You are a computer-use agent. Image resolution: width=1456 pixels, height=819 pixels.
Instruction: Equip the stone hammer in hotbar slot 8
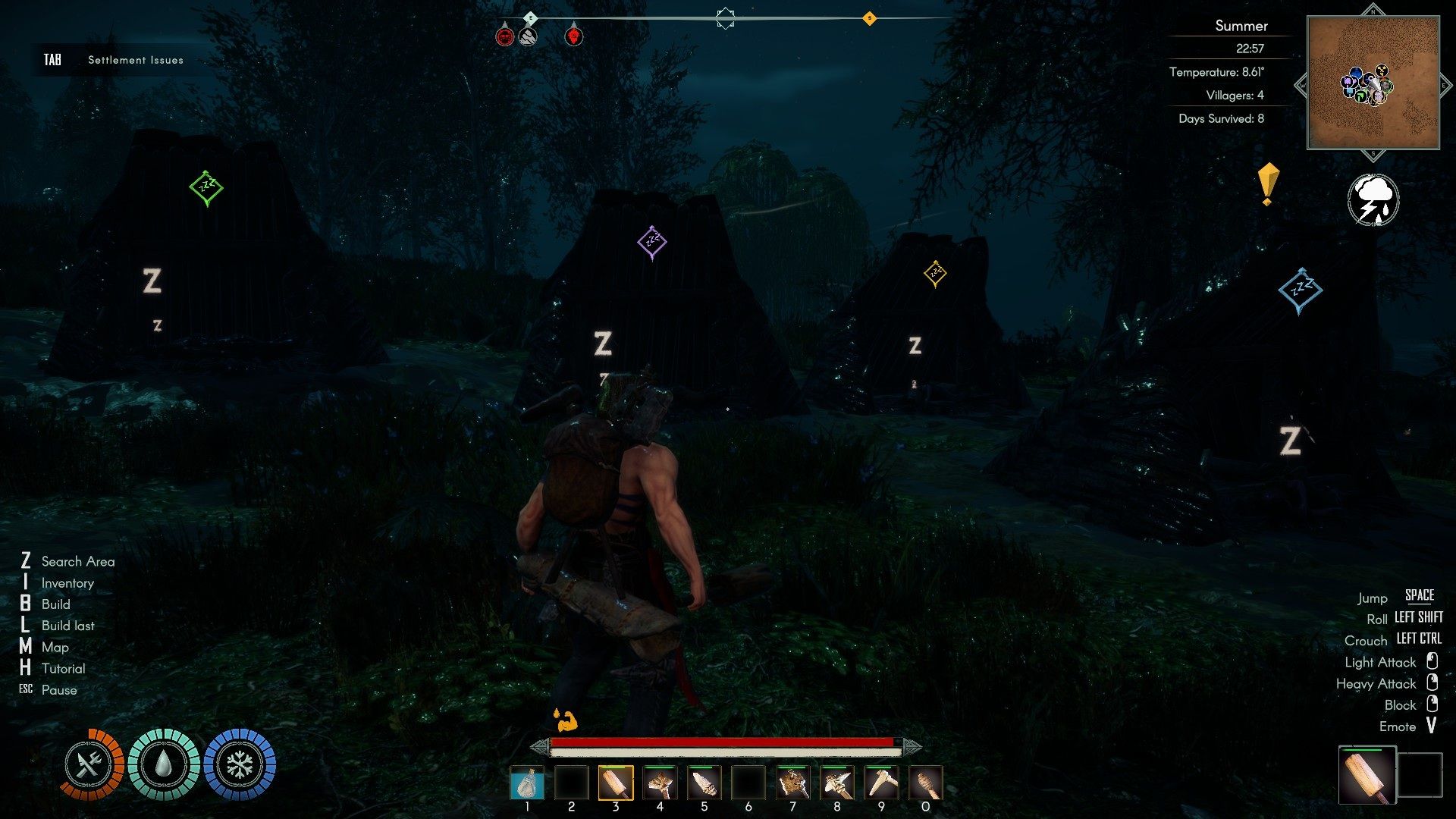pos(836,783)
